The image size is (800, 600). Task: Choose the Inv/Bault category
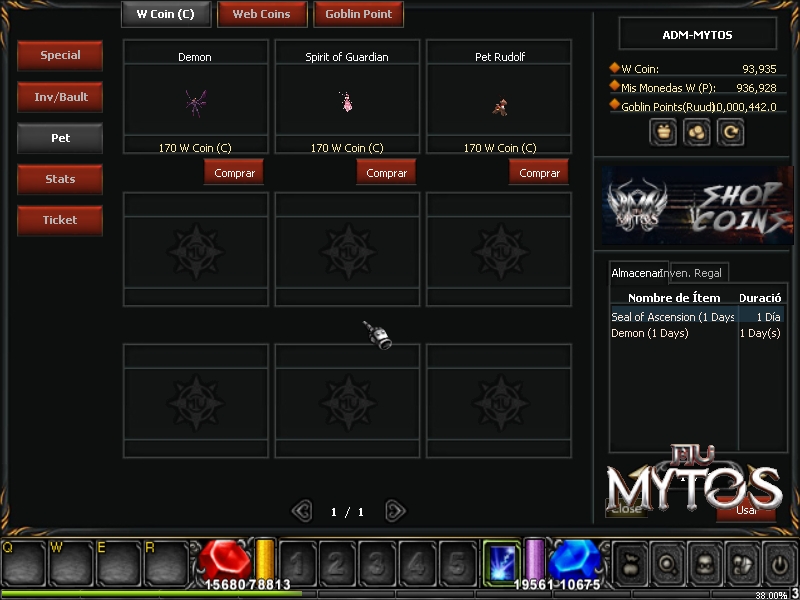[60, 97]
